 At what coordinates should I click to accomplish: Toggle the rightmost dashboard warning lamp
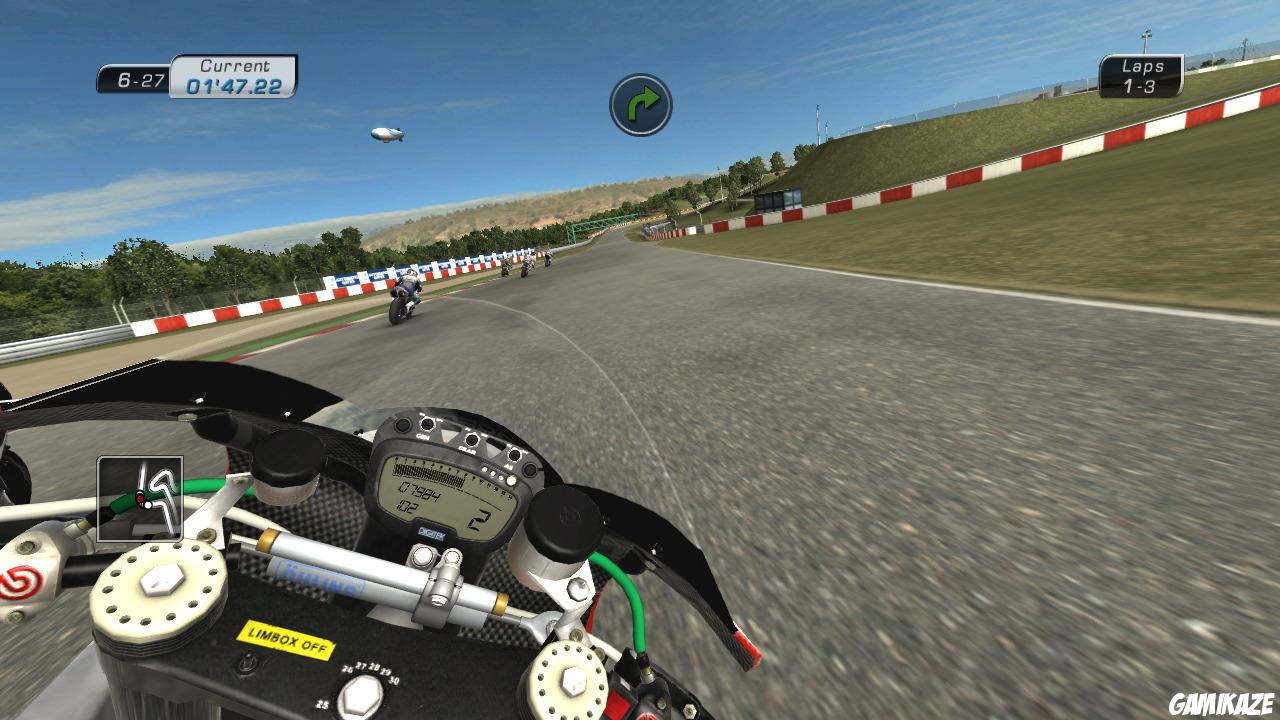(x=513, y=453)
